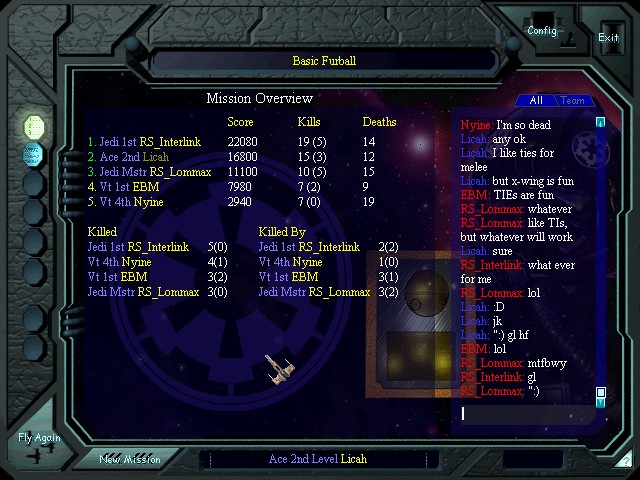The height and width of the screenshot is (480, 640).
Task: Start a New Mission
Action: point(130,459)
